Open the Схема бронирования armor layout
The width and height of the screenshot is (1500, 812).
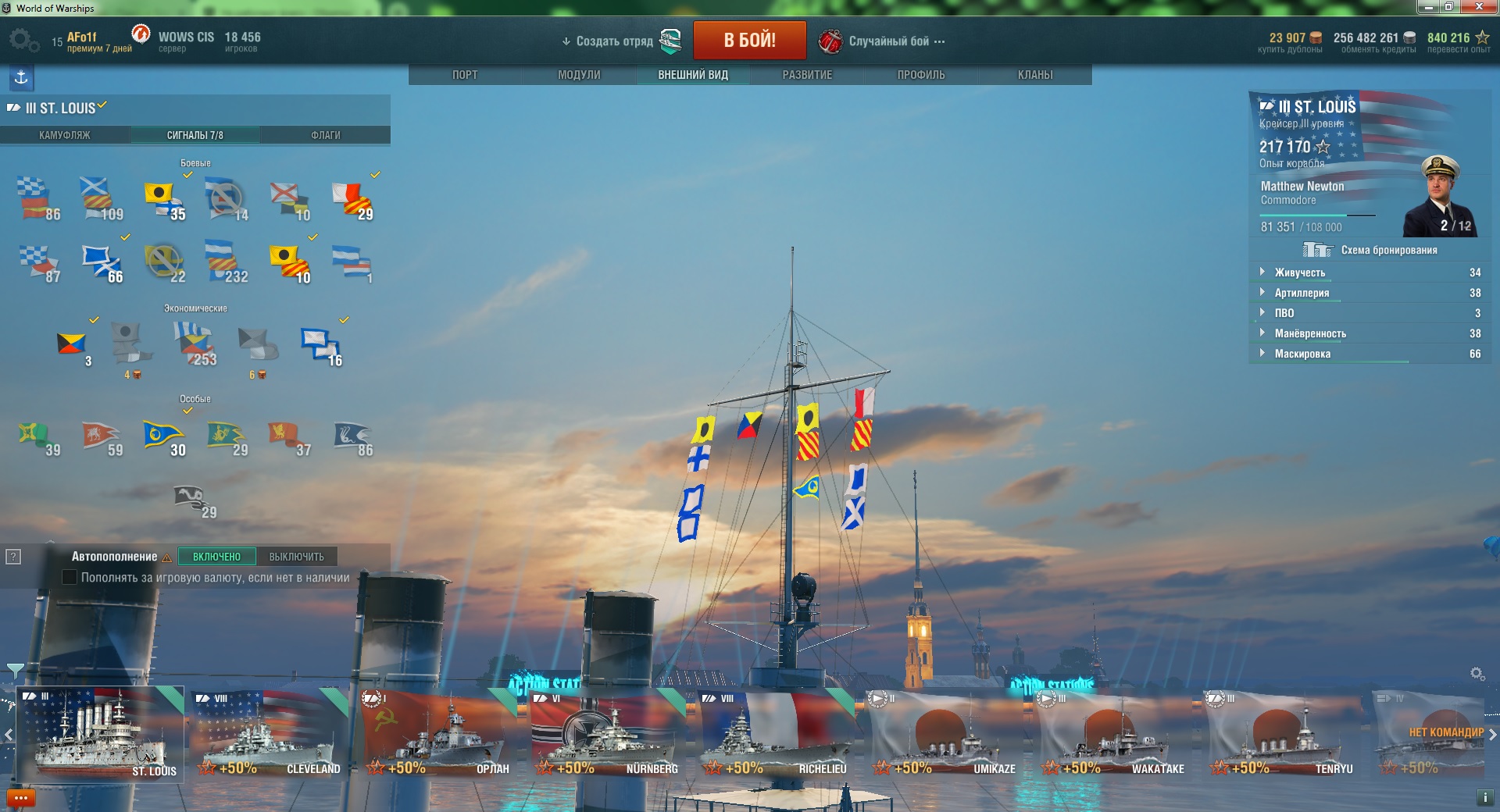pyautogui.click(x=1370, y=250)
